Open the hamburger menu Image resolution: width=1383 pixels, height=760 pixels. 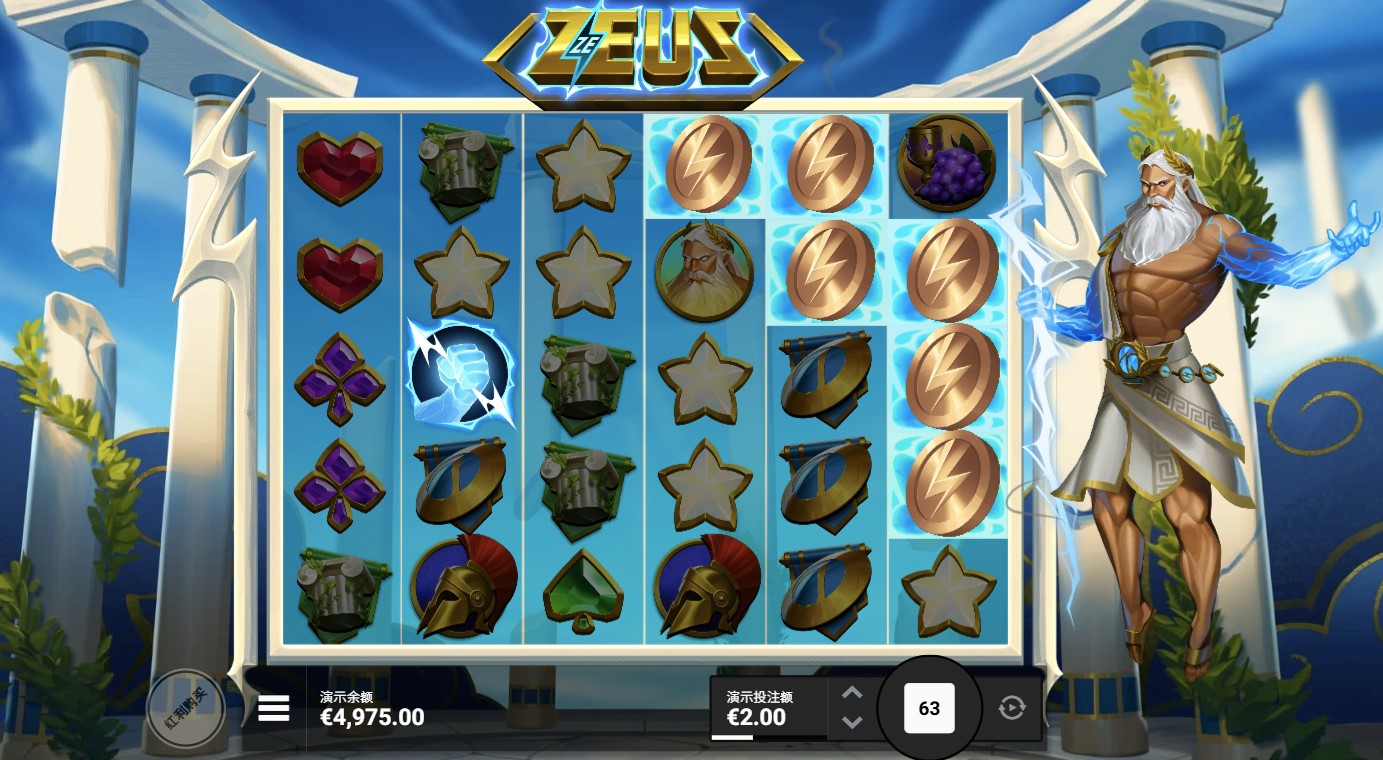[273, 708]
